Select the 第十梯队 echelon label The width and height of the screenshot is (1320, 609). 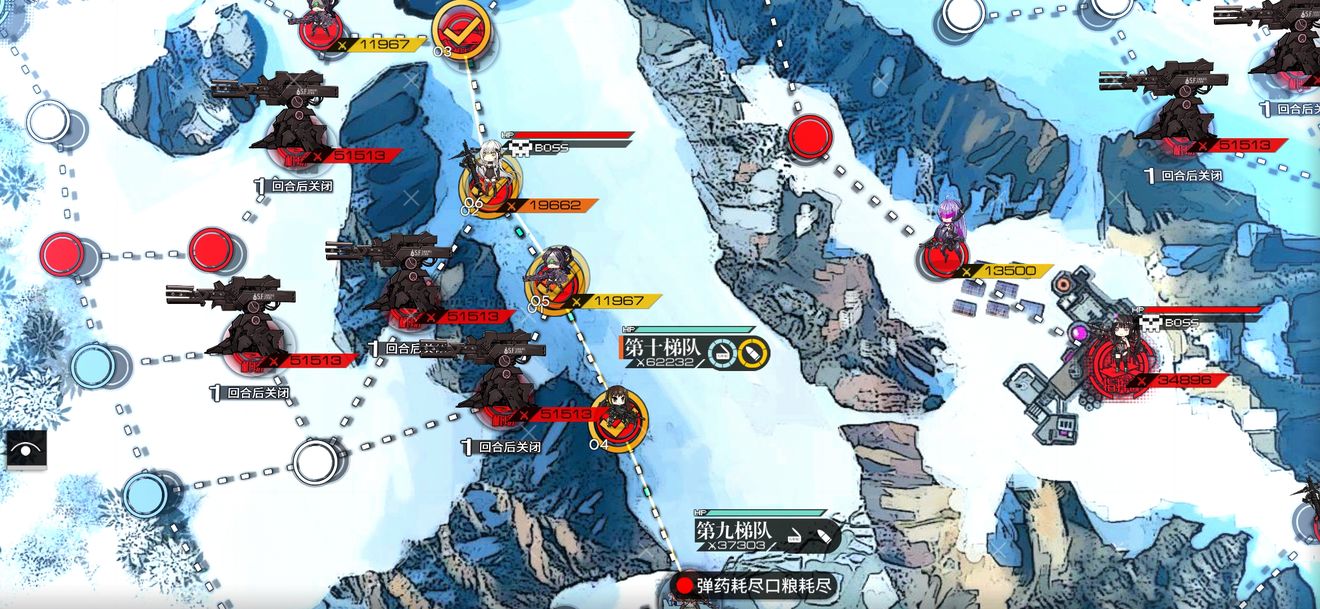(662, 348)
